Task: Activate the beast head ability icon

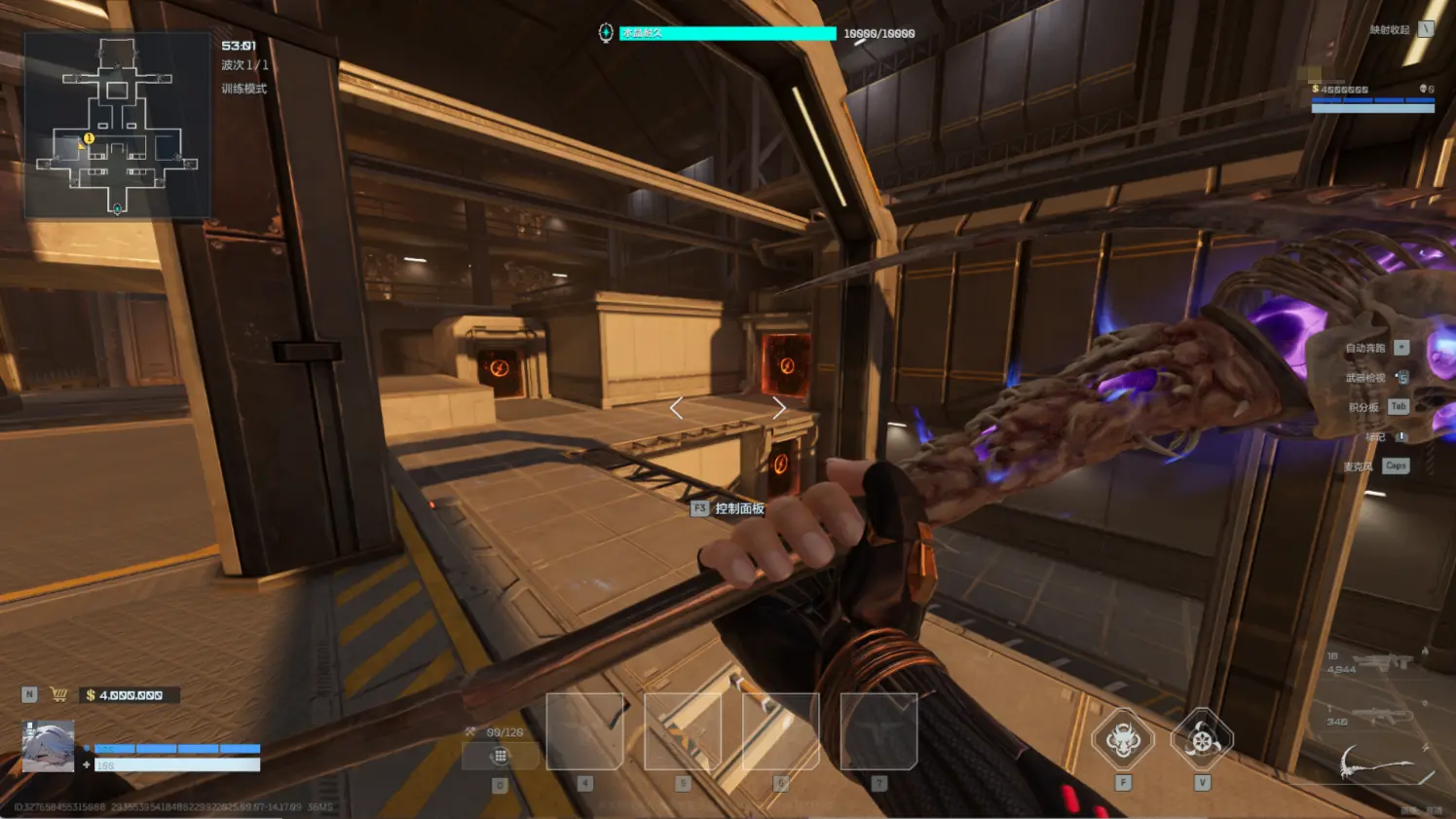Action: [x=1123, y=740]
